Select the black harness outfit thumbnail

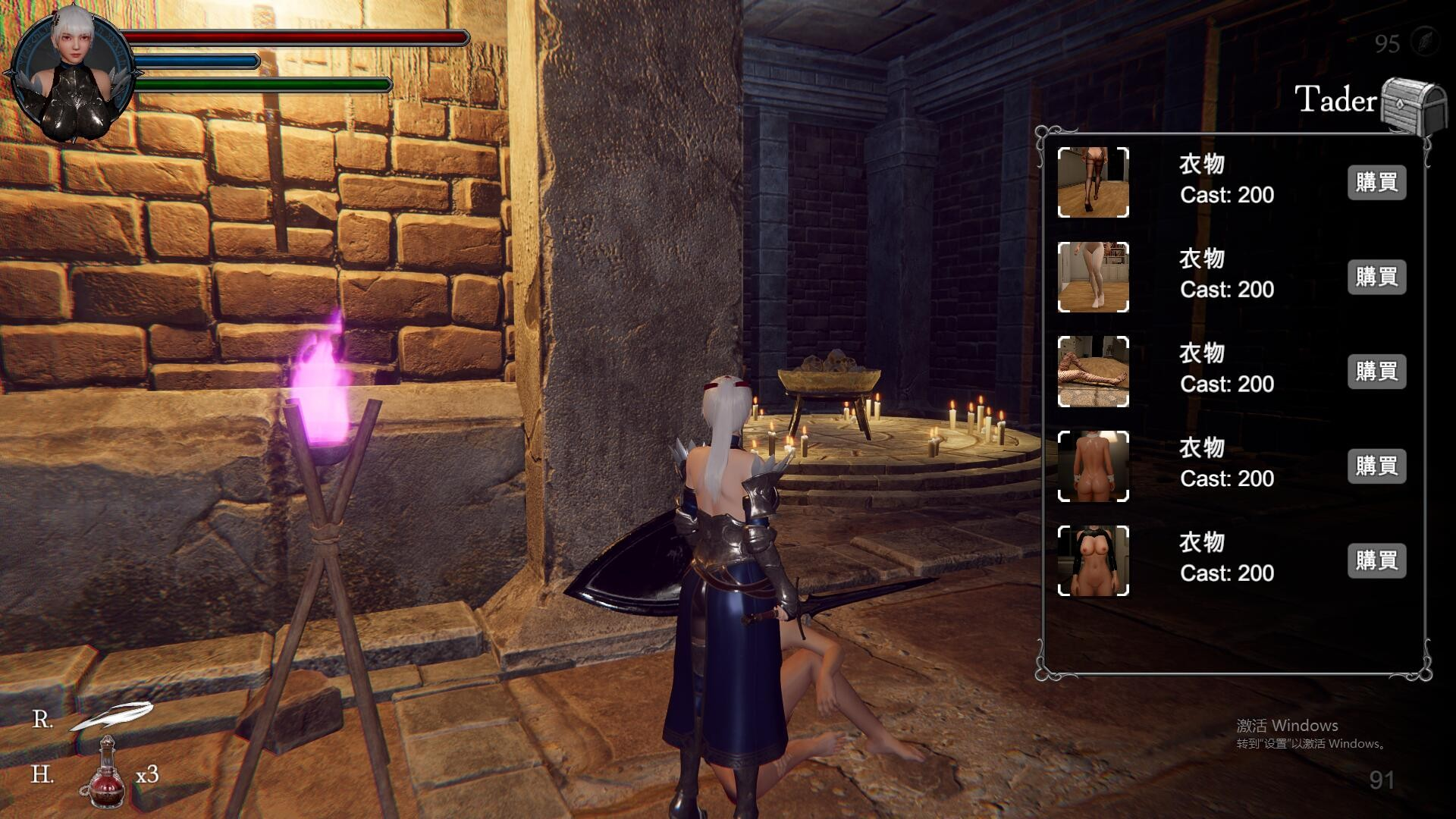pos(1093,561)
